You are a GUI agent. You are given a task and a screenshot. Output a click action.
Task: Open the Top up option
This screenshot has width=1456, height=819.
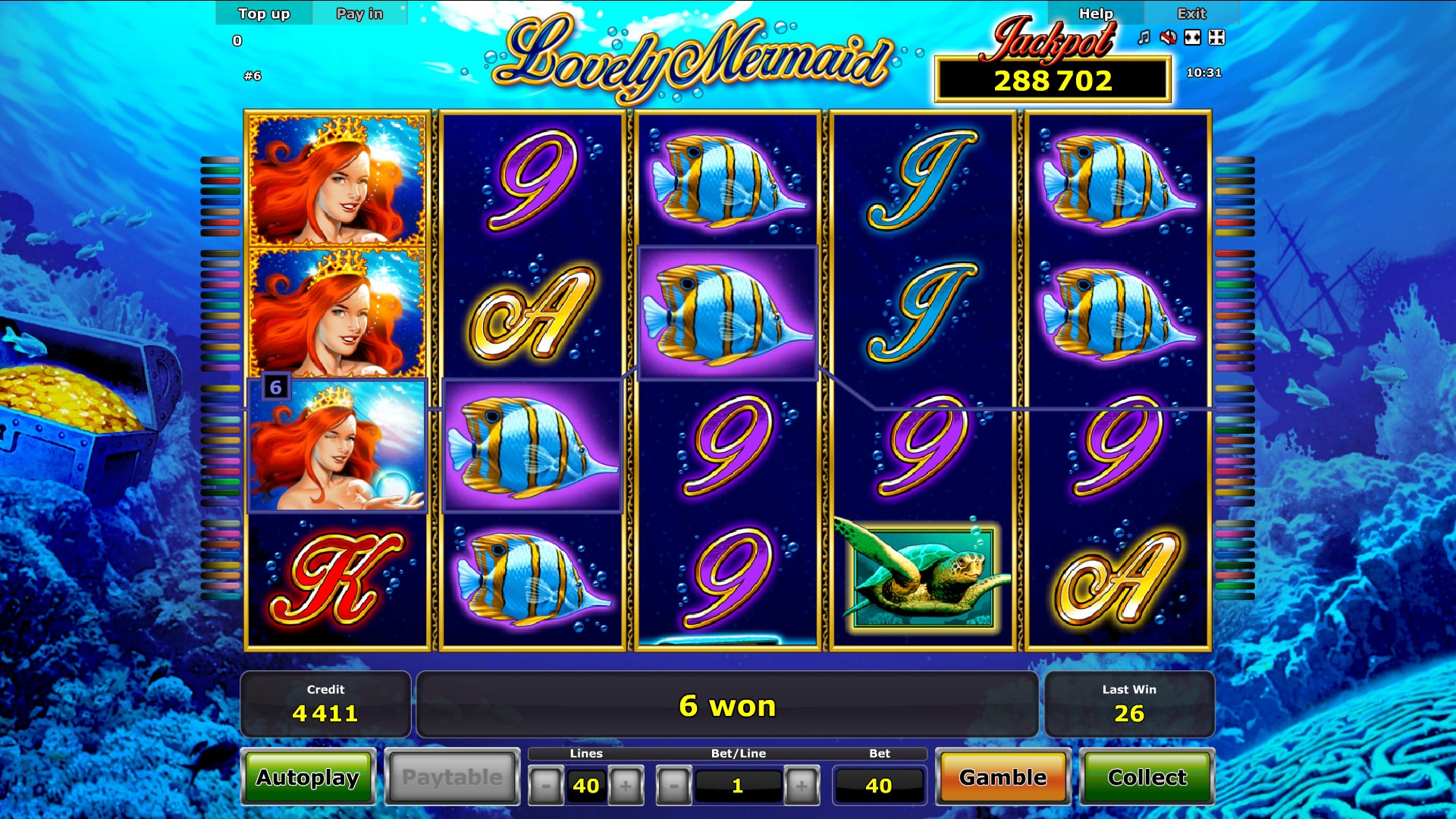tap(264, 14)
